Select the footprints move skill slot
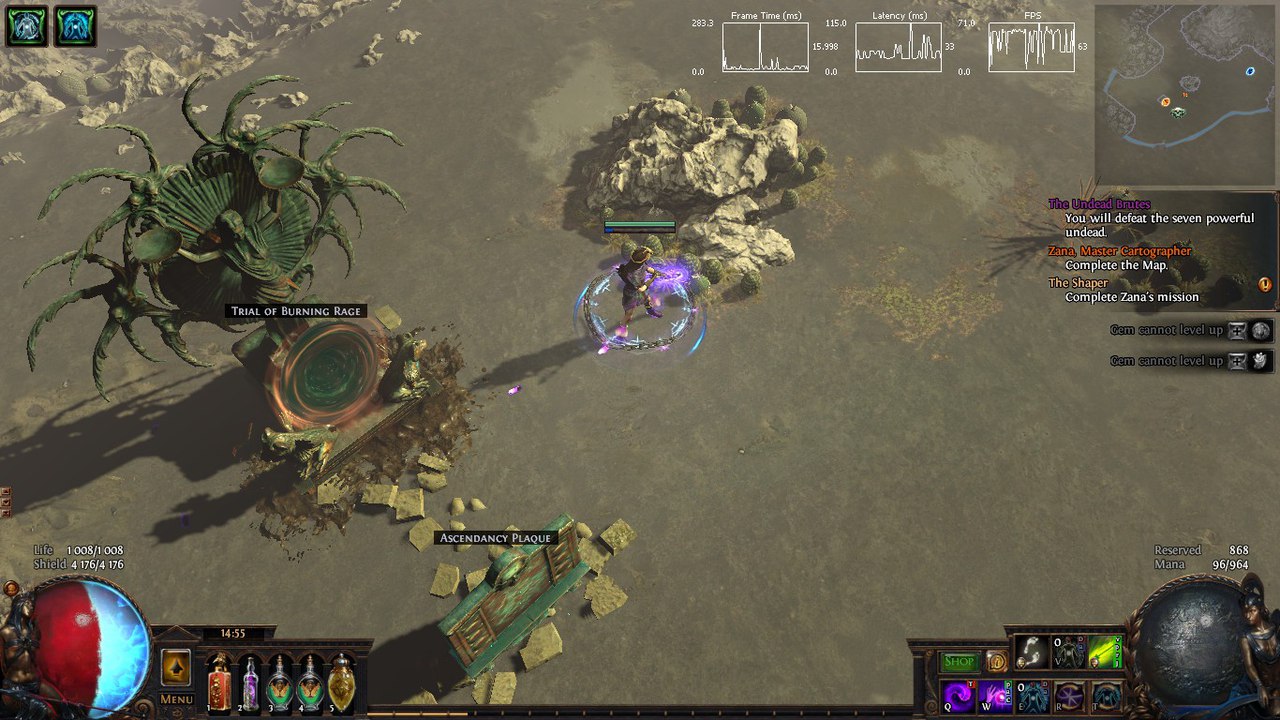Image resolution: width=1280 pixels, height=720 pixels. point(1033,653)
